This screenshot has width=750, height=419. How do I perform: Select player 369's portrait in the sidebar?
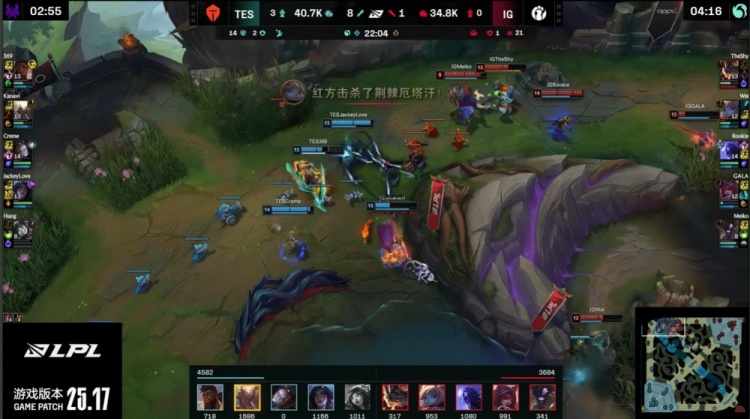tap(22, 71)
